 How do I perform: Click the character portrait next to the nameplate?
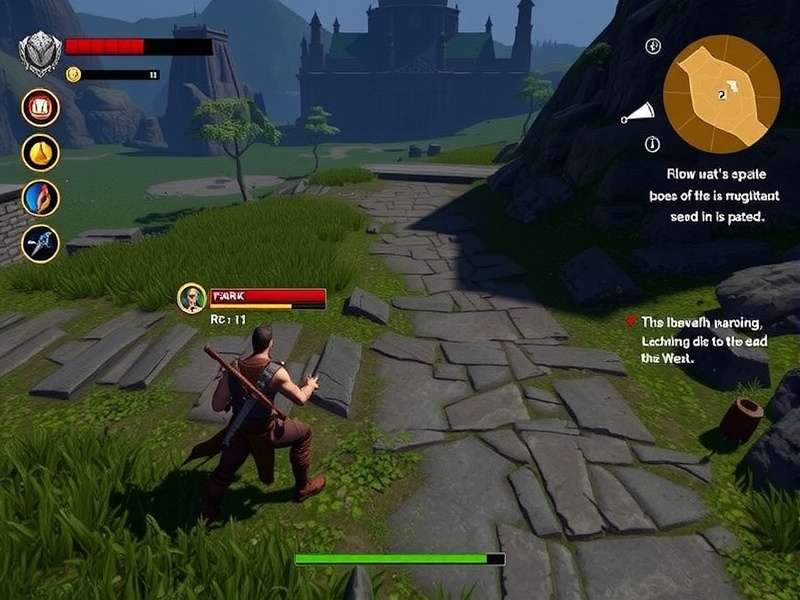191,298
